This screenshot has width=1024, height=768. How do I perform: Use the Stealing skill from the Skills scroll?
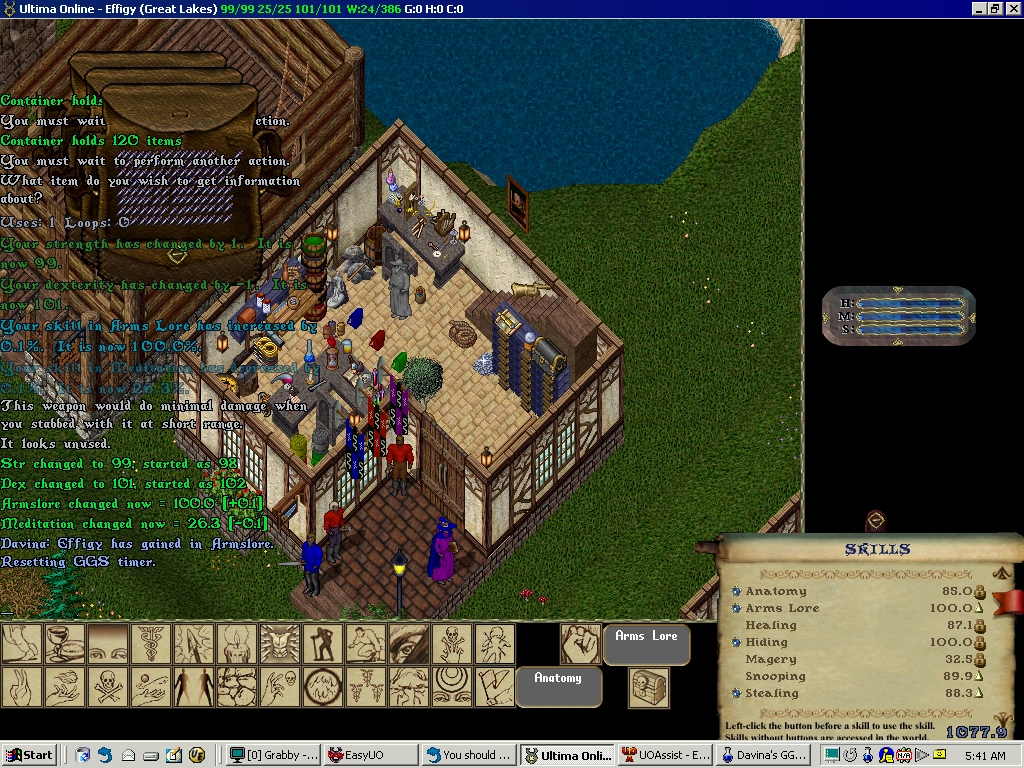click(736, 694)
